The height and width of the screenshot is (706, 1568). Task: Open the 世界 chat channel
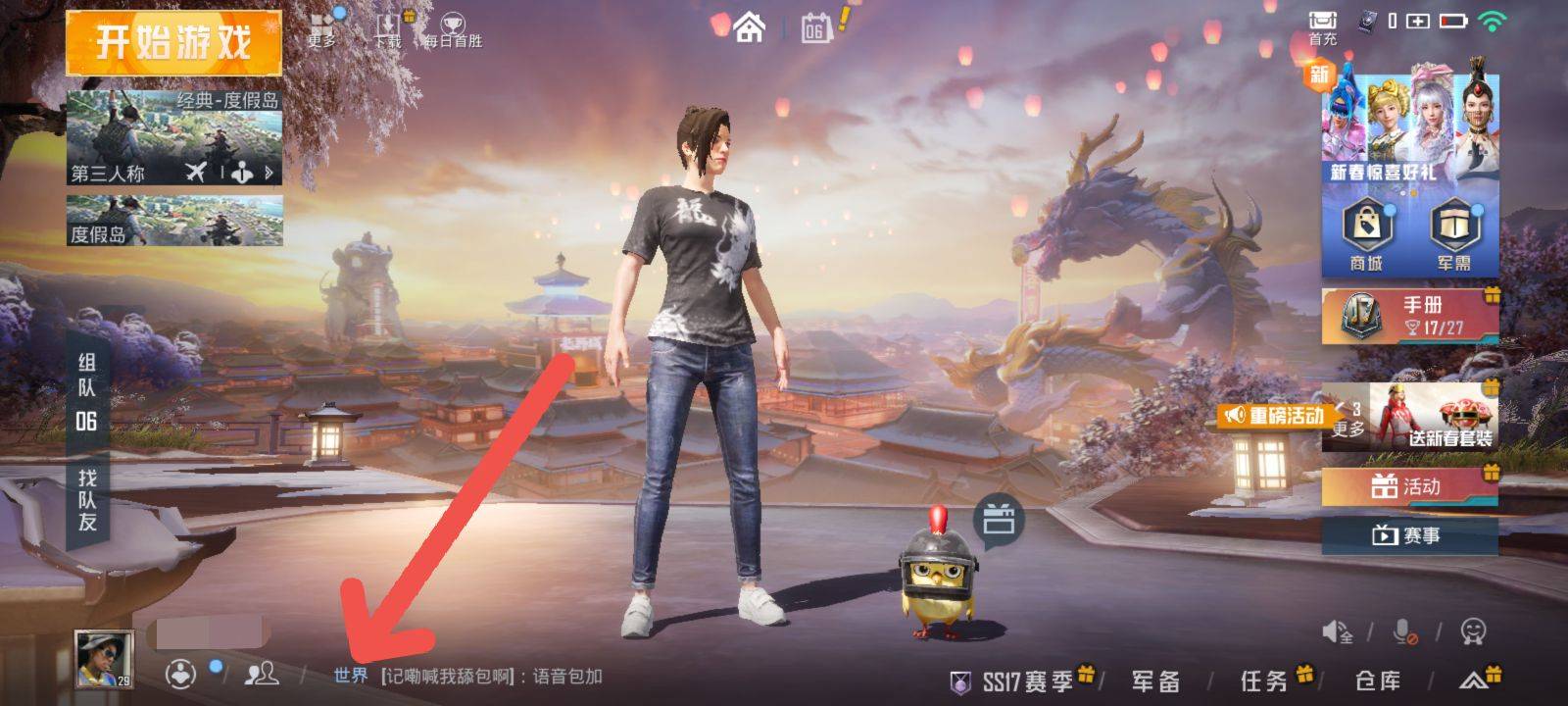tap(350, 676)
